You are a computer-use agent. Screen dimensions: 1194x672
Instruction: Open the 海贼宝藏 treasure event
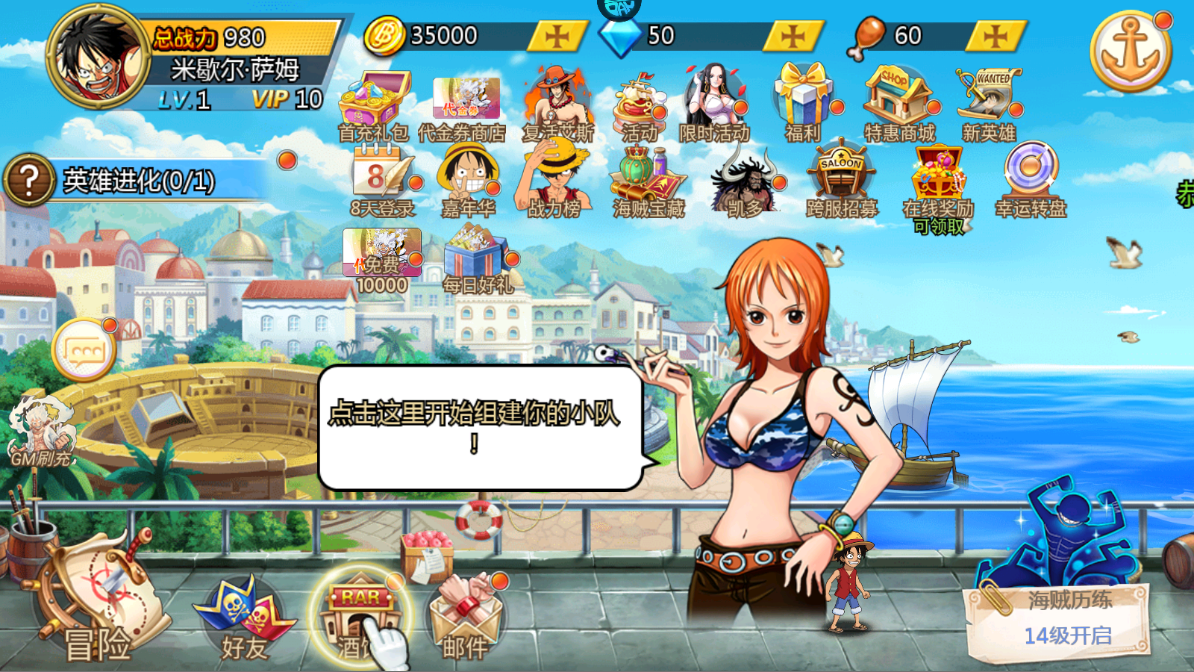(x=649, y=180)
